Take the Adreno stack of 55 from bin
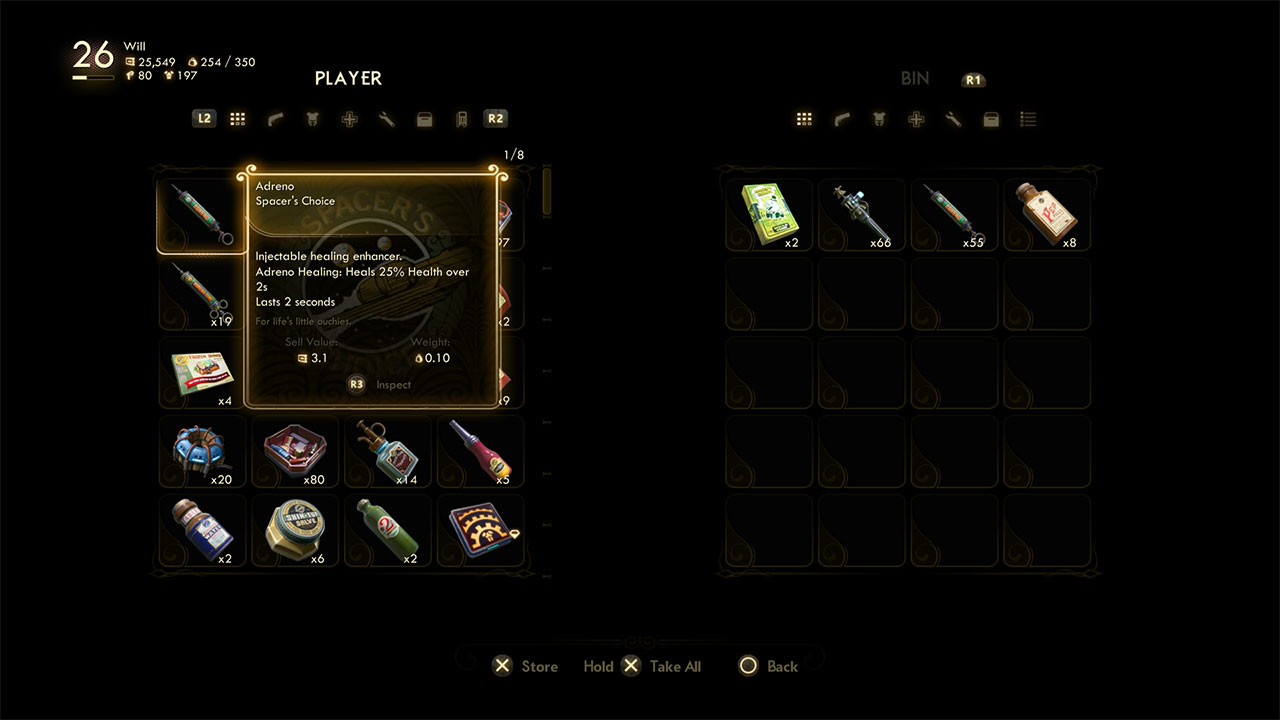1280x720 pixels. coord(954,214)
